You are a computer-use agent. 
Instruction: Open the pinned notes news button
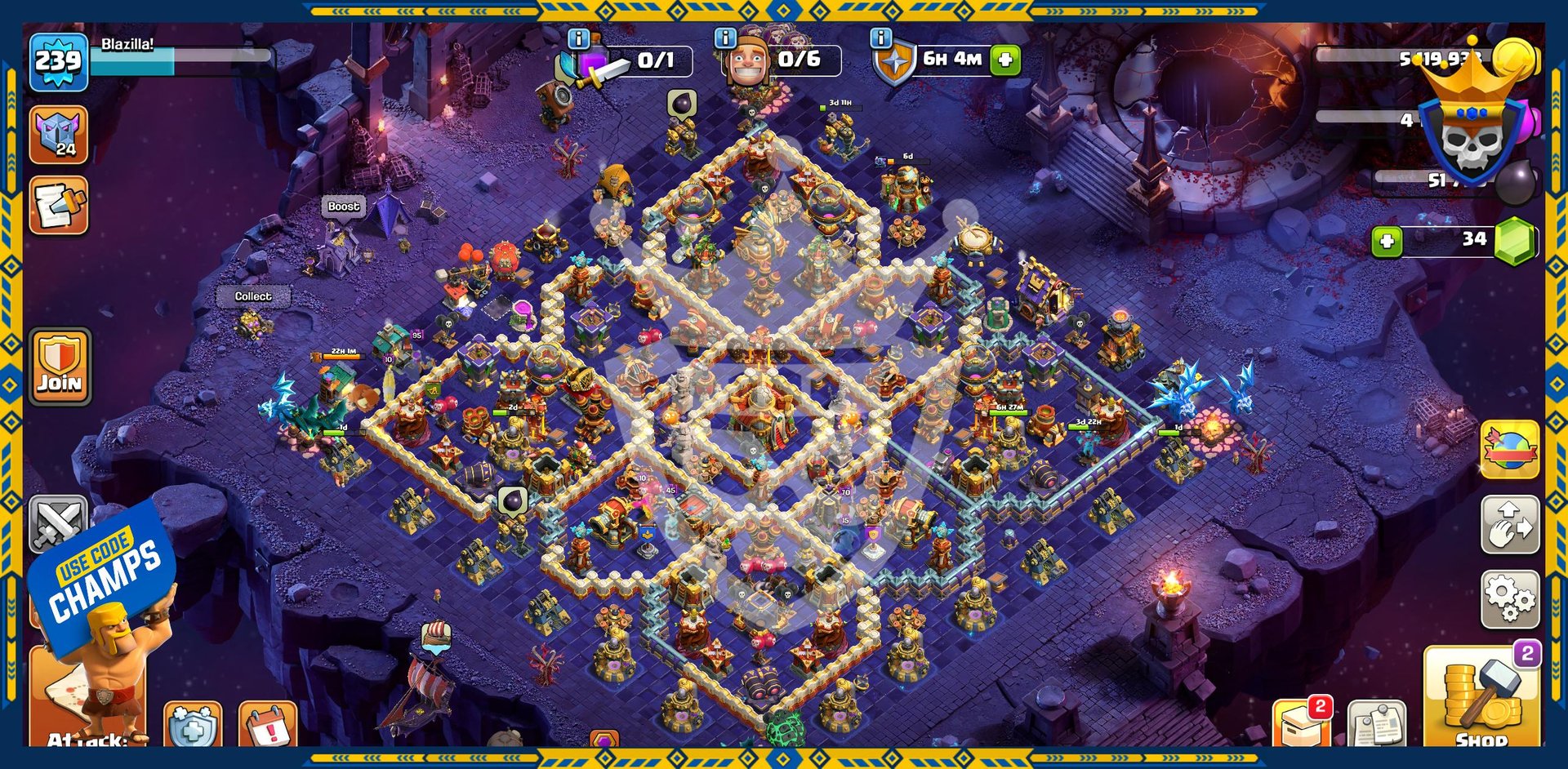tap(1376, 723)
